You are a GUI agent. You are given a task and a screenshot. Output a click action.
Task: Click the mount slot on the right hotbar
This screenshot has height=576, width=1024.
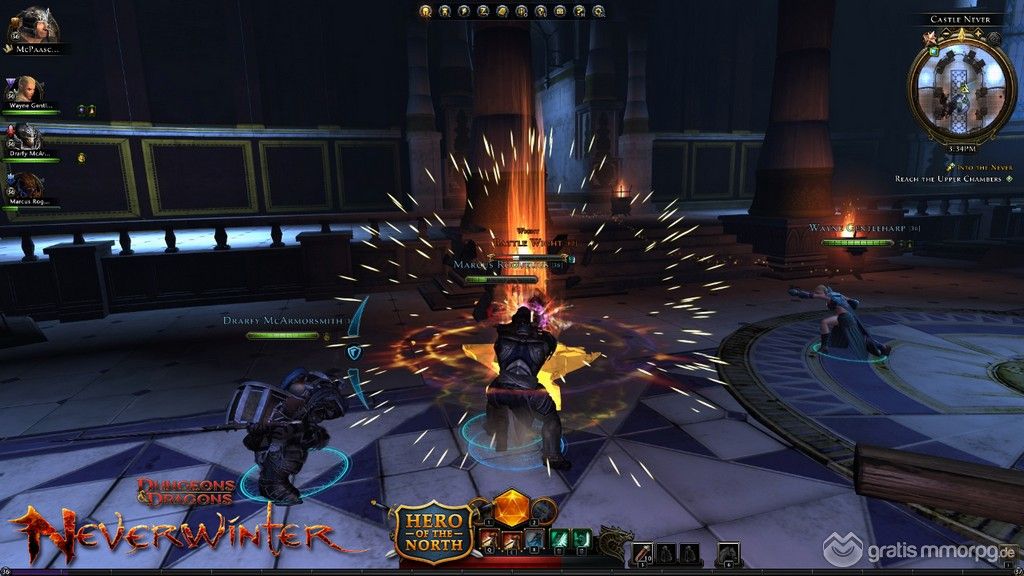click(x=728, y=551)
